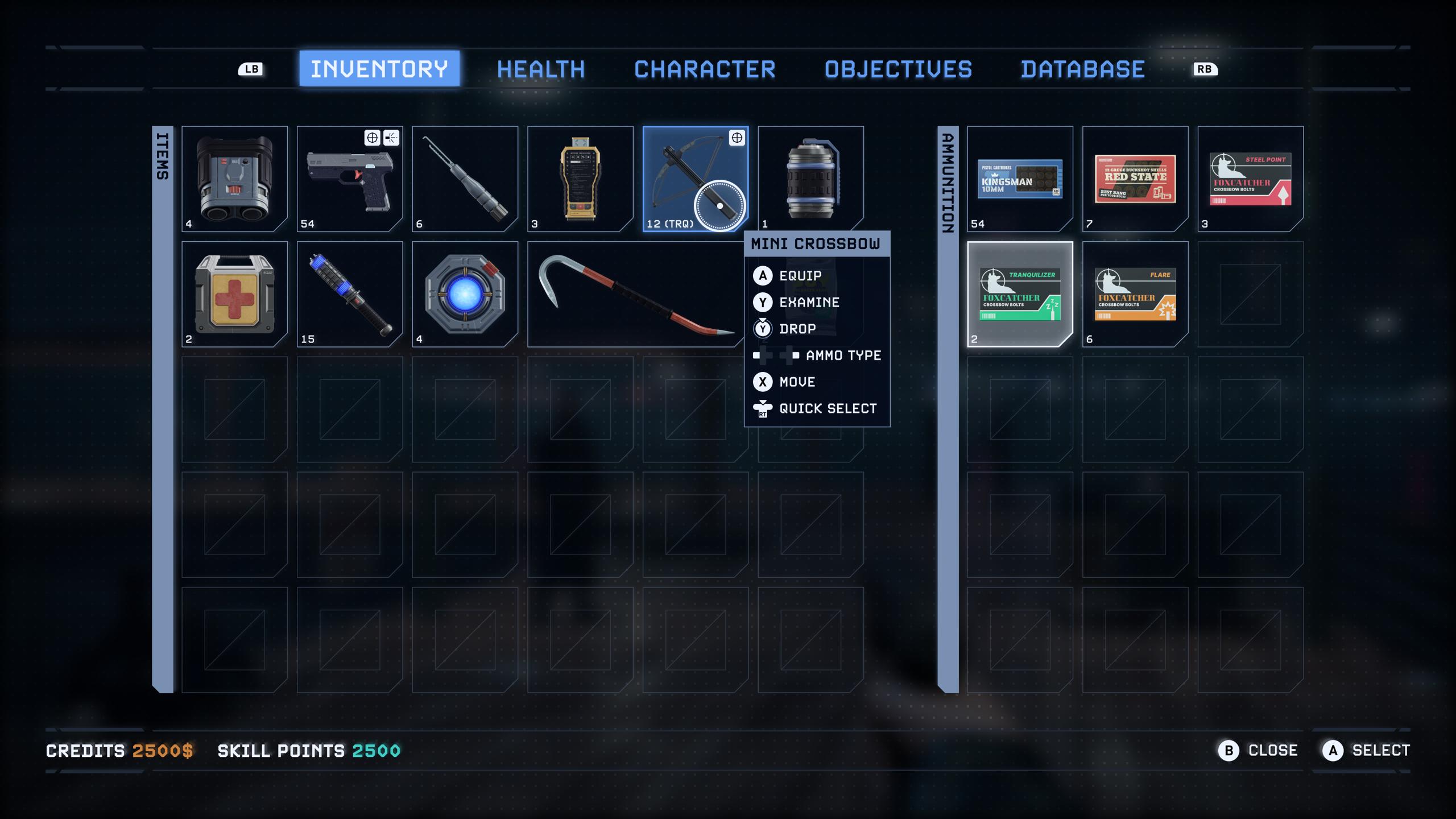Screen dimensions: 1456x819
Task: Select the lockpick tool slot
Action: click(x=465, y=179)
